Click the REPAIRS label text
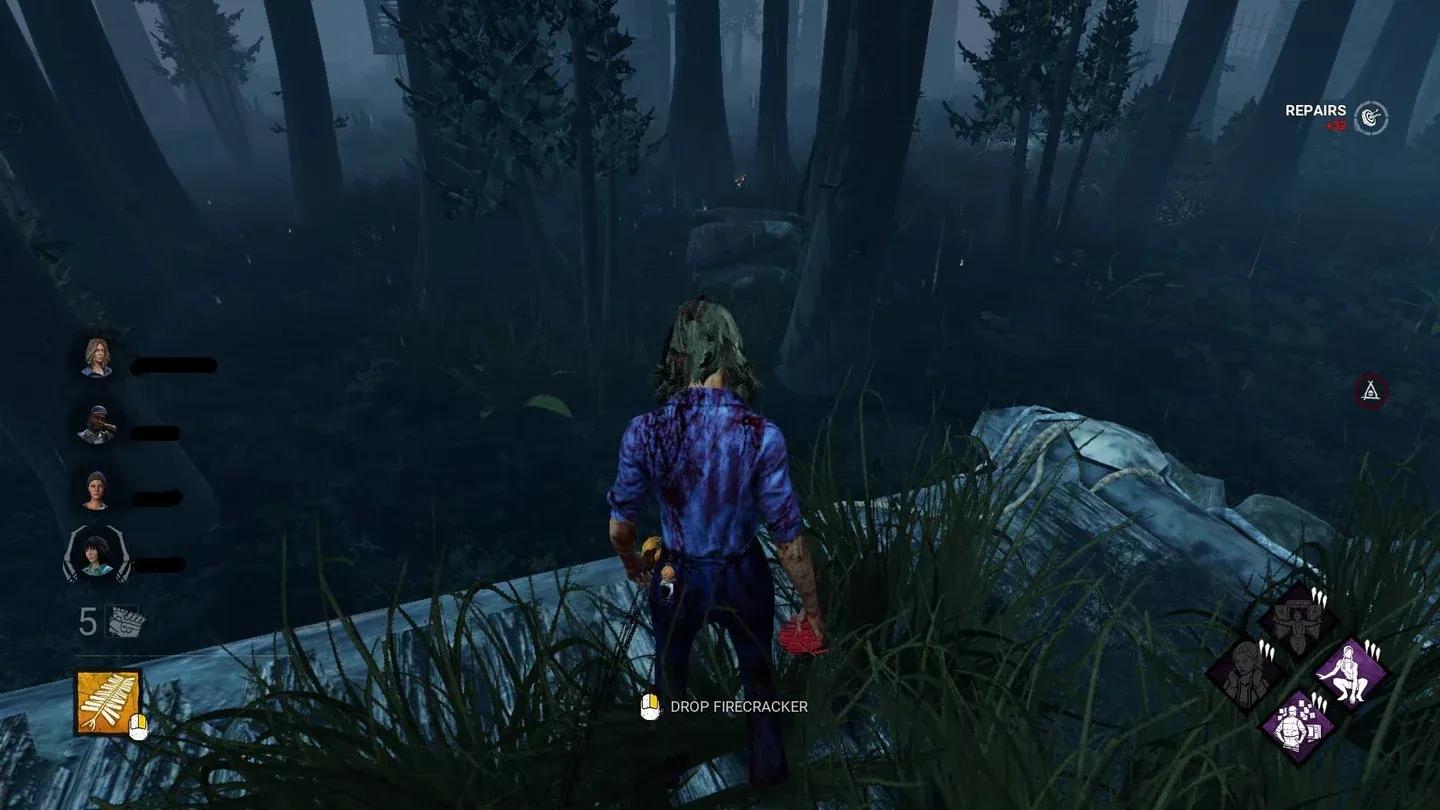The width and height of the screenshot is (1440, 810). [1316, 110]
